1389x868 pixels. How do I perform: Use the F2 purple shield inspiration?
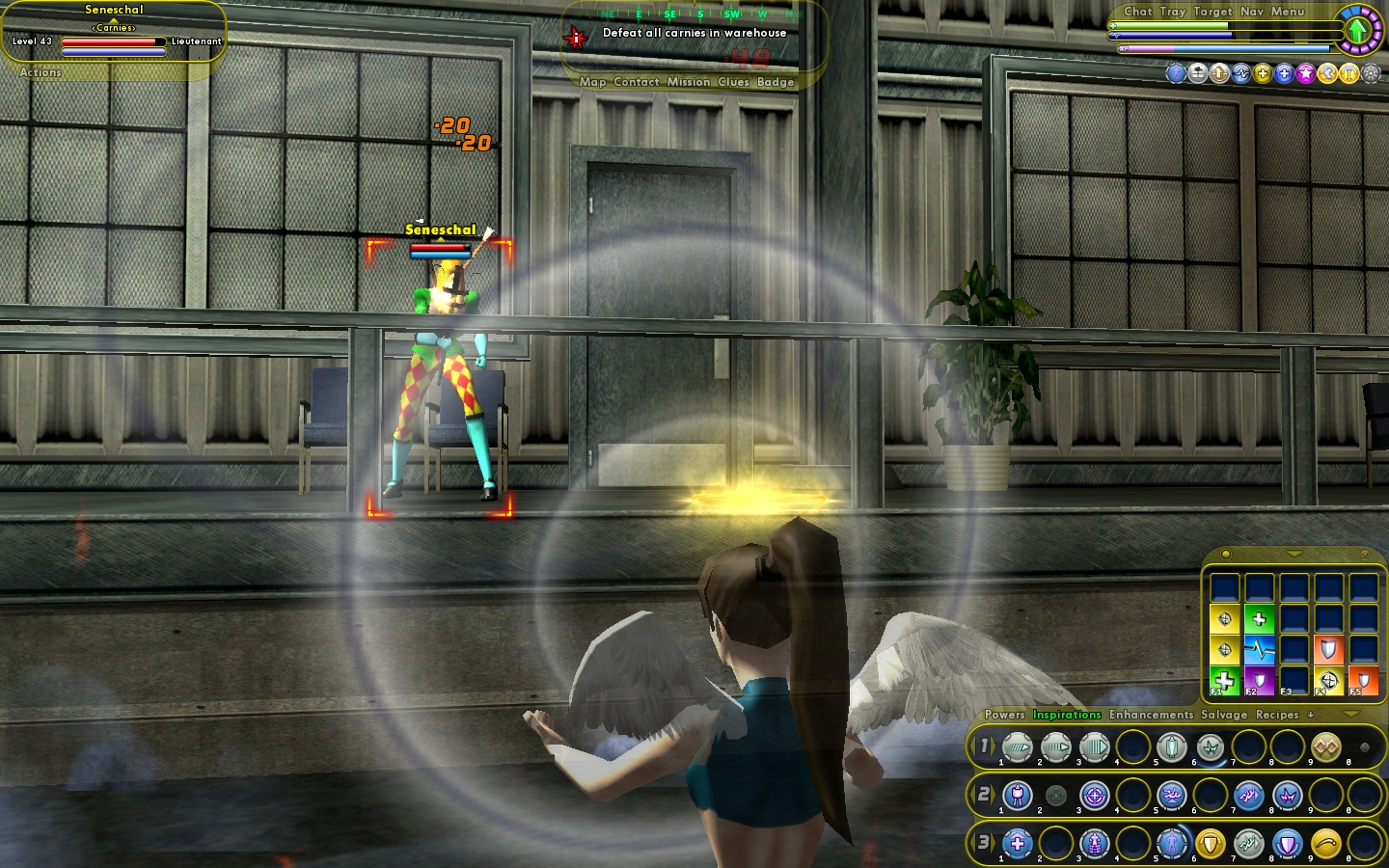click(1259, 680)
